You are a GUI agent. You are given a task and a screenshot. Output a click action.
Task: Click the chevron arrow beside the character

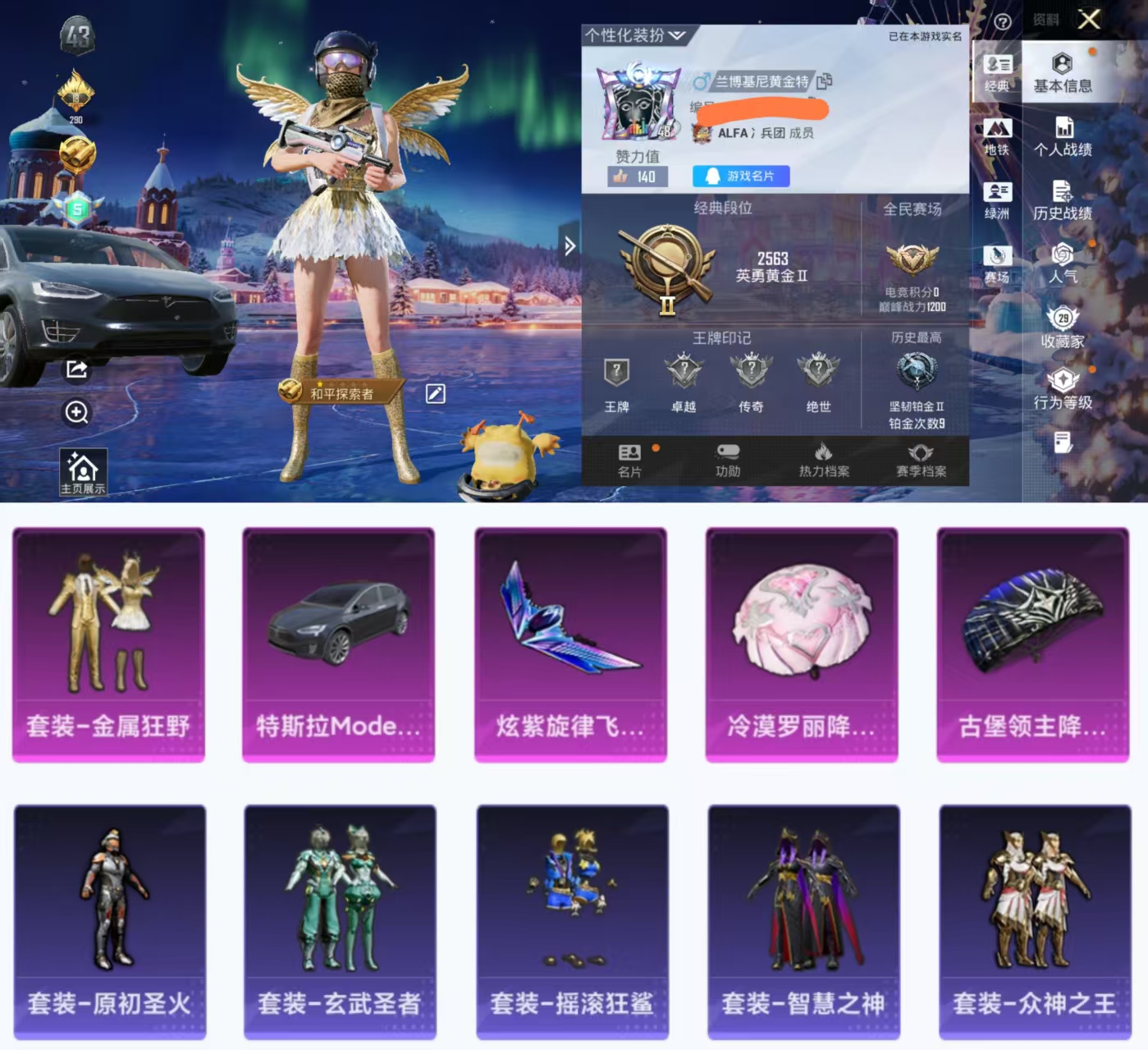point(569,245)
